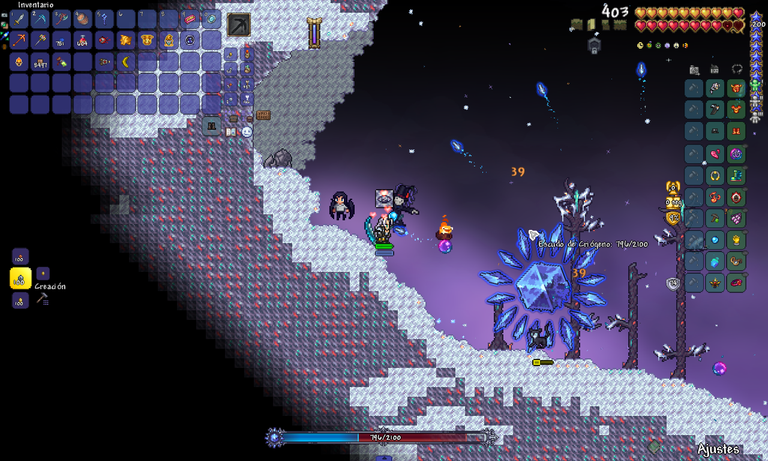
Task: Select the highlighted yellow crafting recipe
Action: pyautogui.click(x=19, y=278)
